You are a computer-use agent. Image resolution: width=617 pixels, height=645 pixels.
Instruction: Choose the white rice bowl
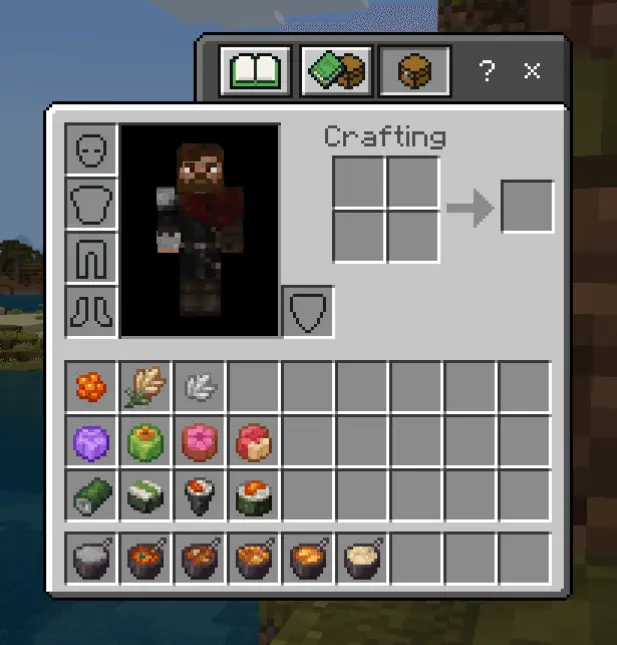362,559
